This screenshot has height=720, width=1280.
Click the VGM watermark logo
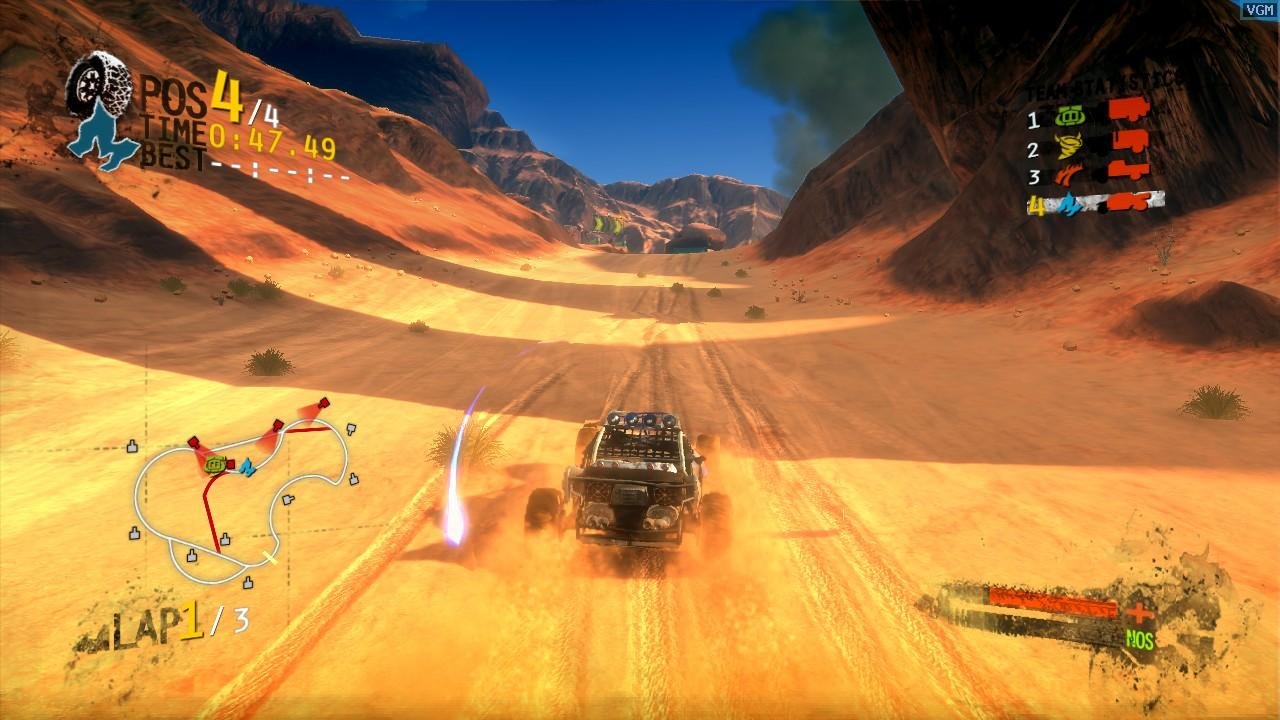(x=1259, y=9)
